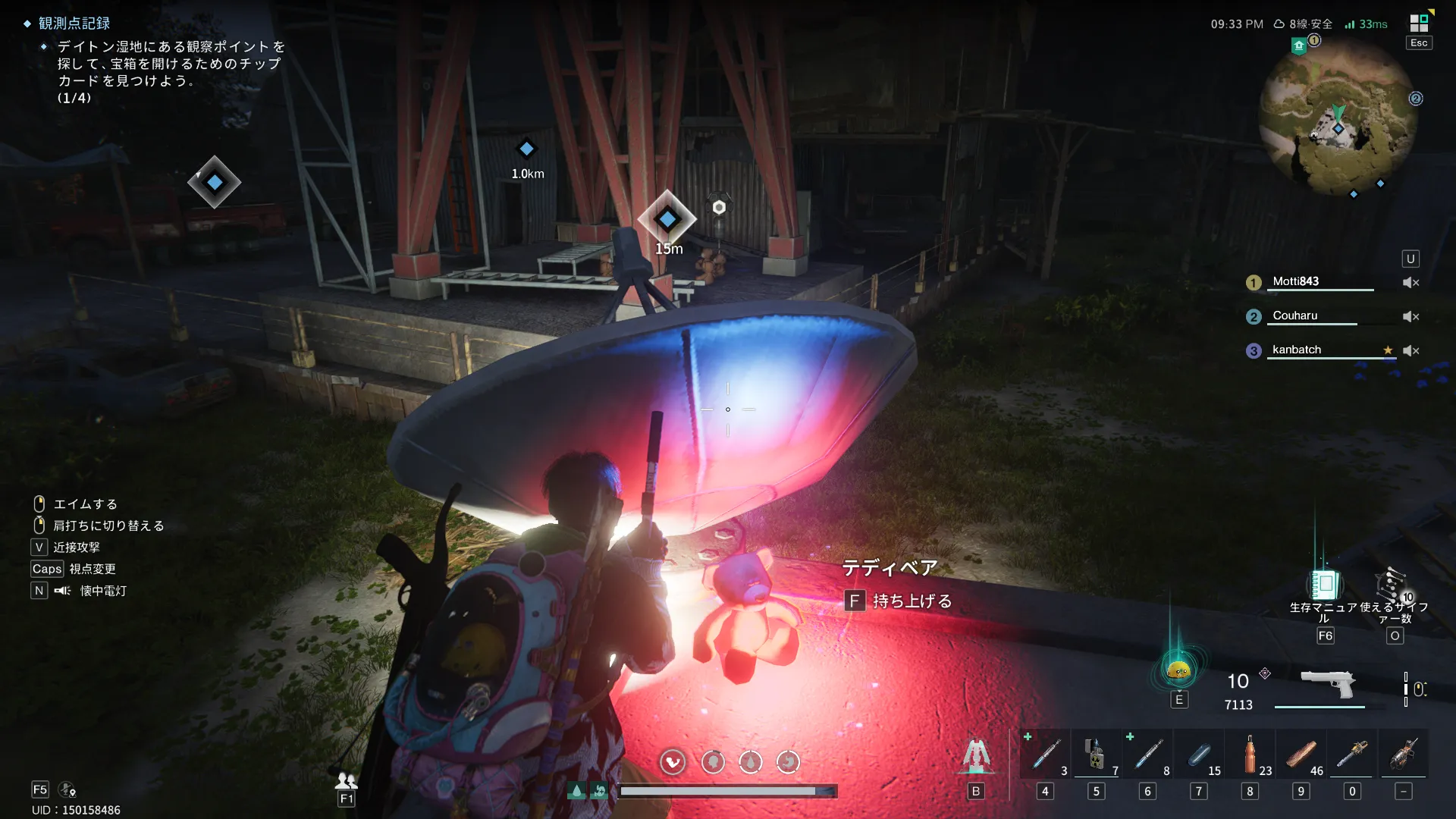
Task: Open the team members icon
Action: tap(346, 780)
